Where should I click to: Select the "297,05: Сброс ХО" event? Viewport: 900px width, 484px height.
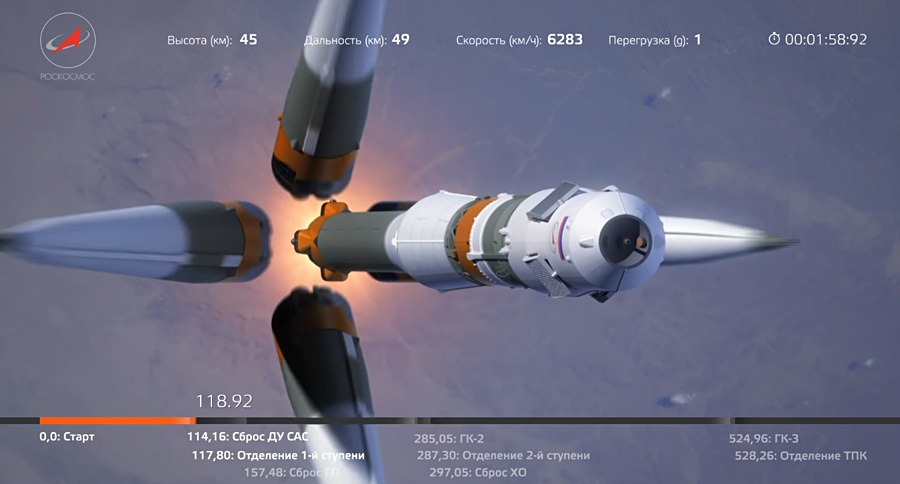pyautogui.click(x=477, y=472)
